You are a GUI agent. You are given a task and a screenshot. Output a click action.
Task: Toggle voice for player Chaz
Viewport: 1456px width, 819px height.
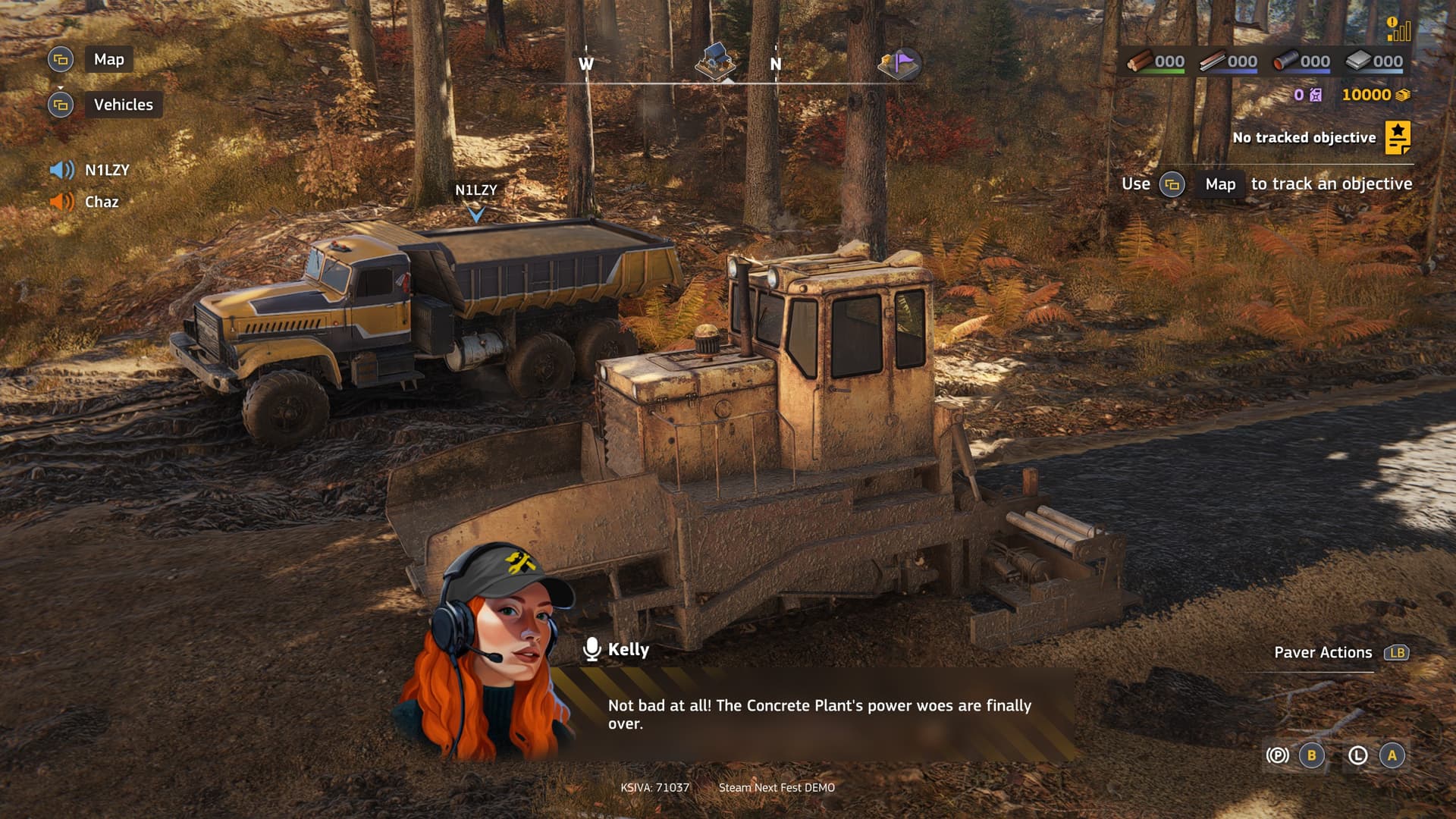[x=62, y=202]
